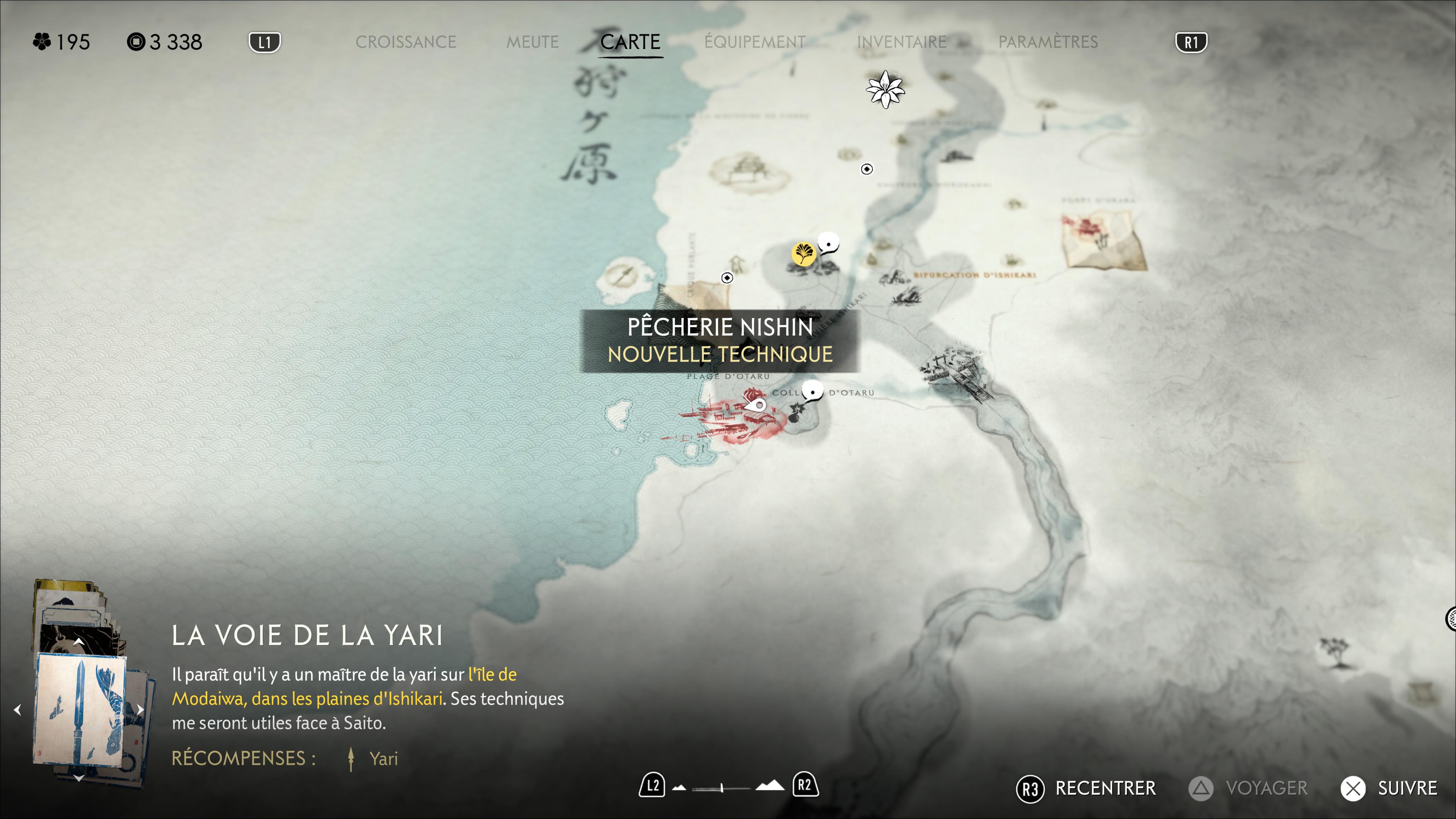The height and width of the screenshot is (819, 1456).
Task: Choose the speech bubble marker beside the ginkgo icon
Action: pyautogui.click(x=829, y=245)
